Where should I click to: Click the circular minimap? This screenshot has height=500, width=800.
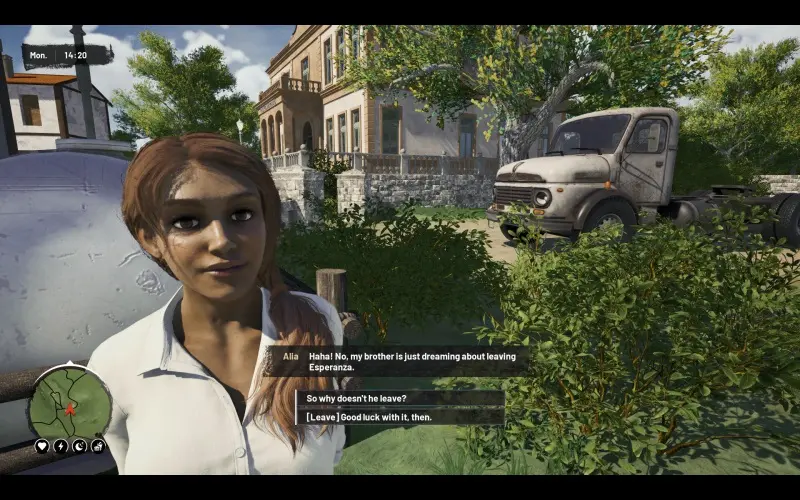pos(70,402)
